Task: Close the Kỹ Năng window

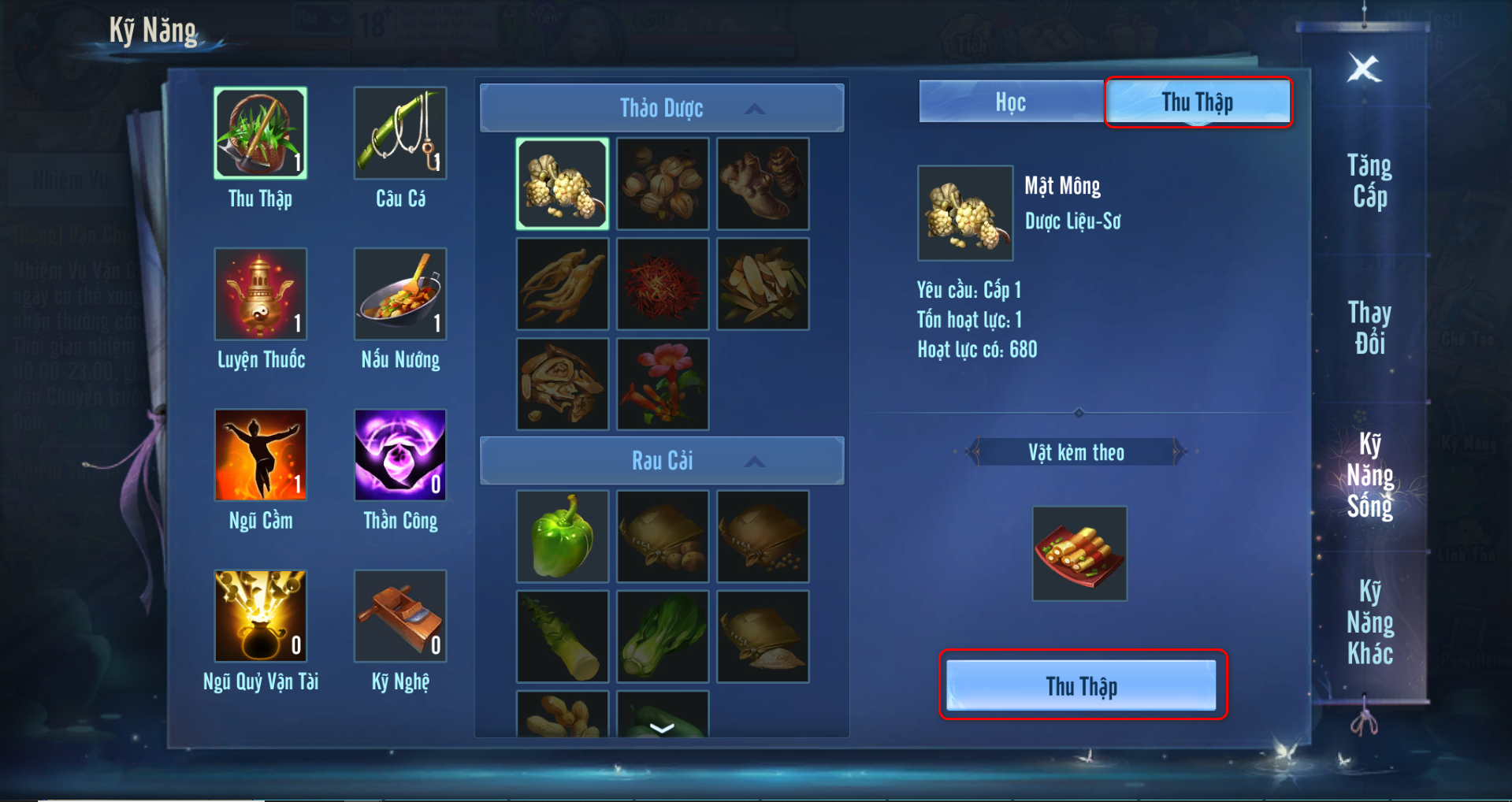Action: (1364, 69)
